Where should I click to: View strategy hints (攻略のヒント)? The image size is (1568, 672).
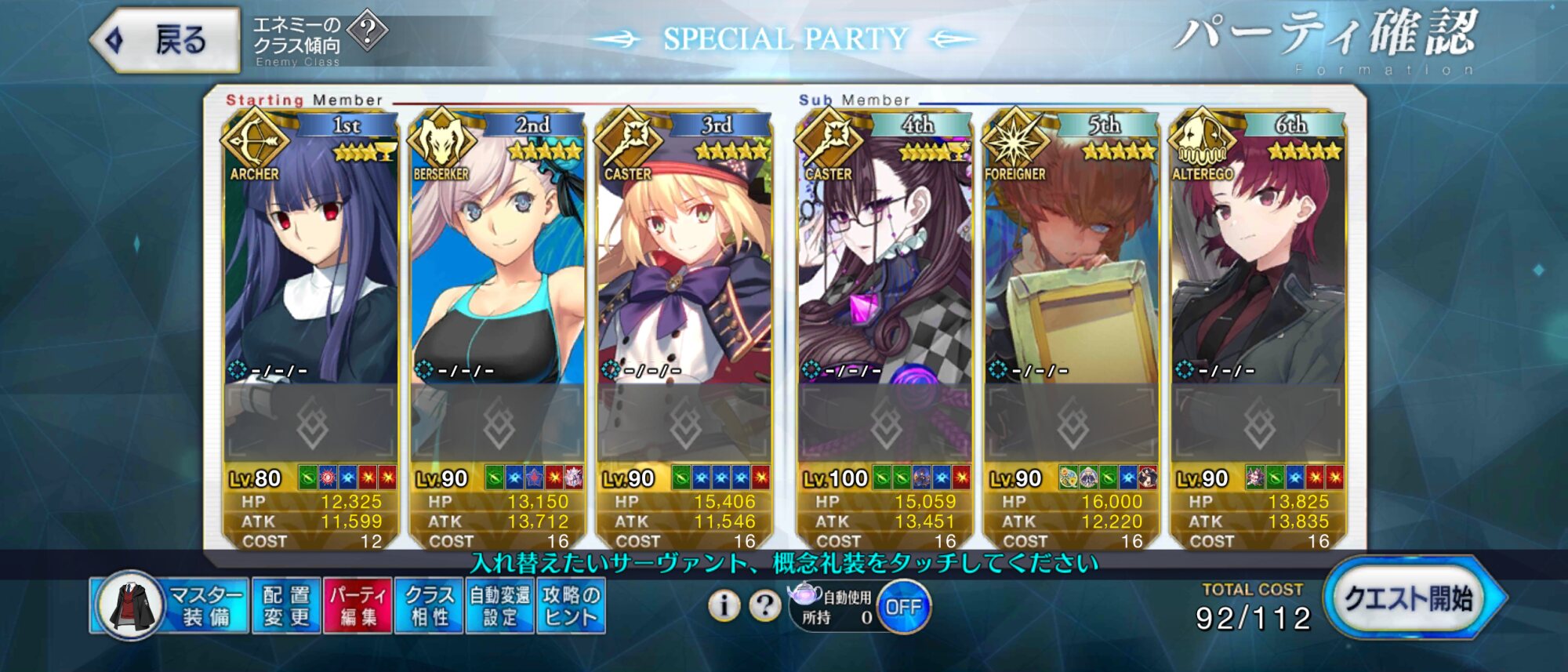(x=570, y=605)
